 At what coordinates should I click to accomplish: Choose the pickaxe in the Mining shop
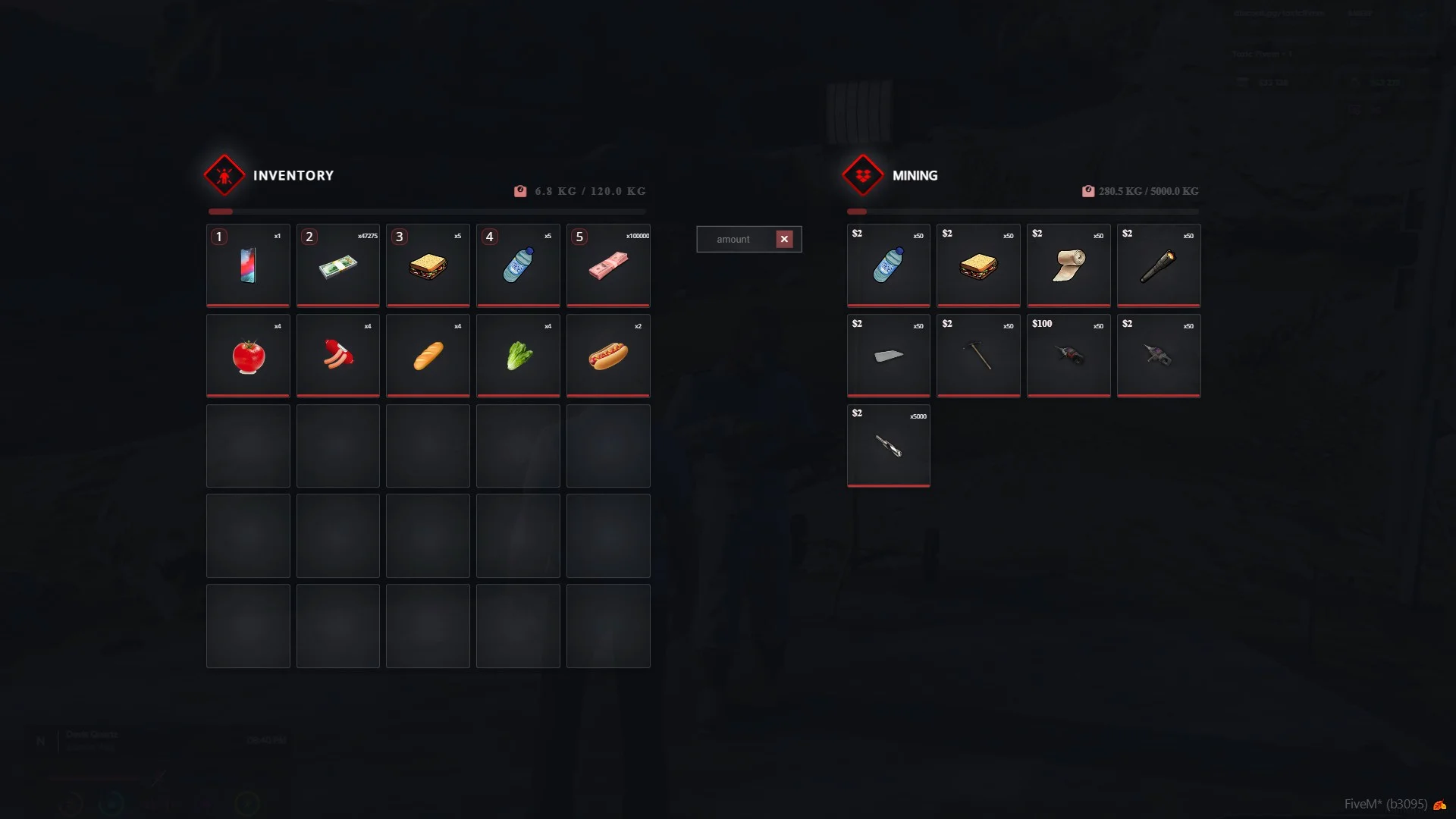(x=978, y=356)
